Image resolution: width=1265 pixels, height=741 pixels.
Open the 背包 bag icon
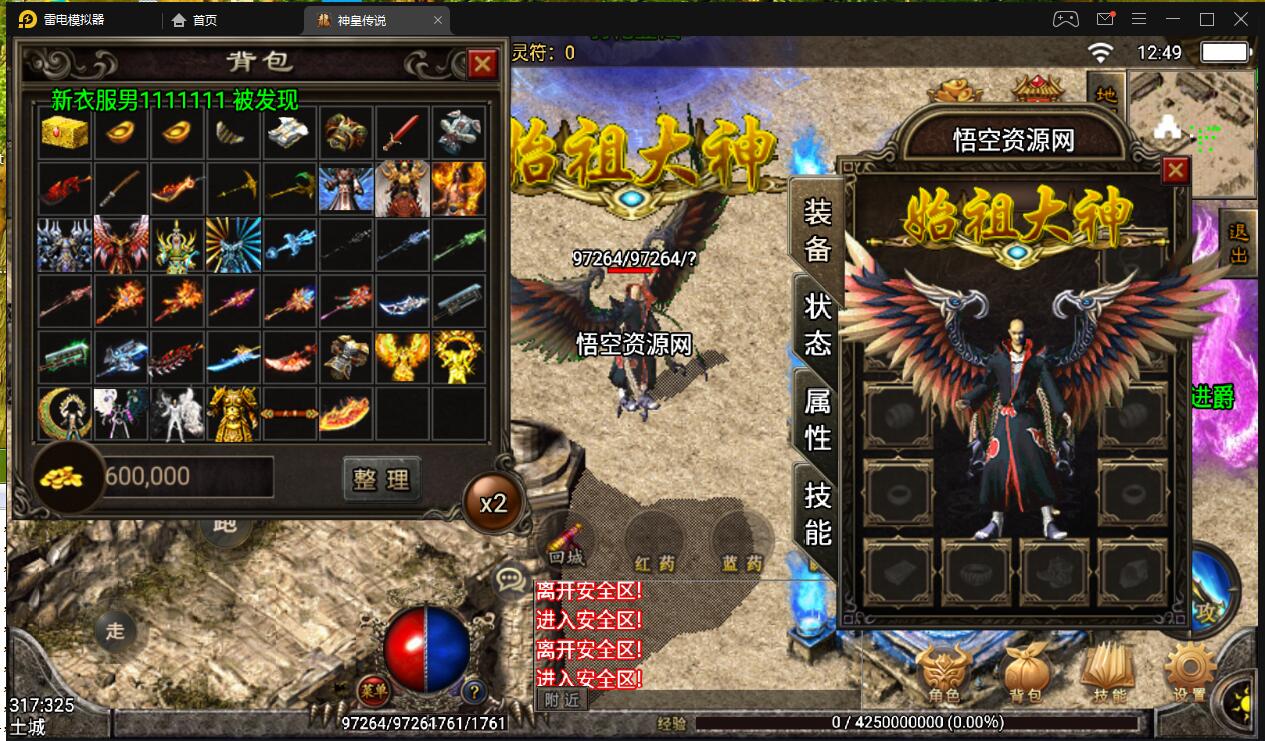pos(1027,673)
